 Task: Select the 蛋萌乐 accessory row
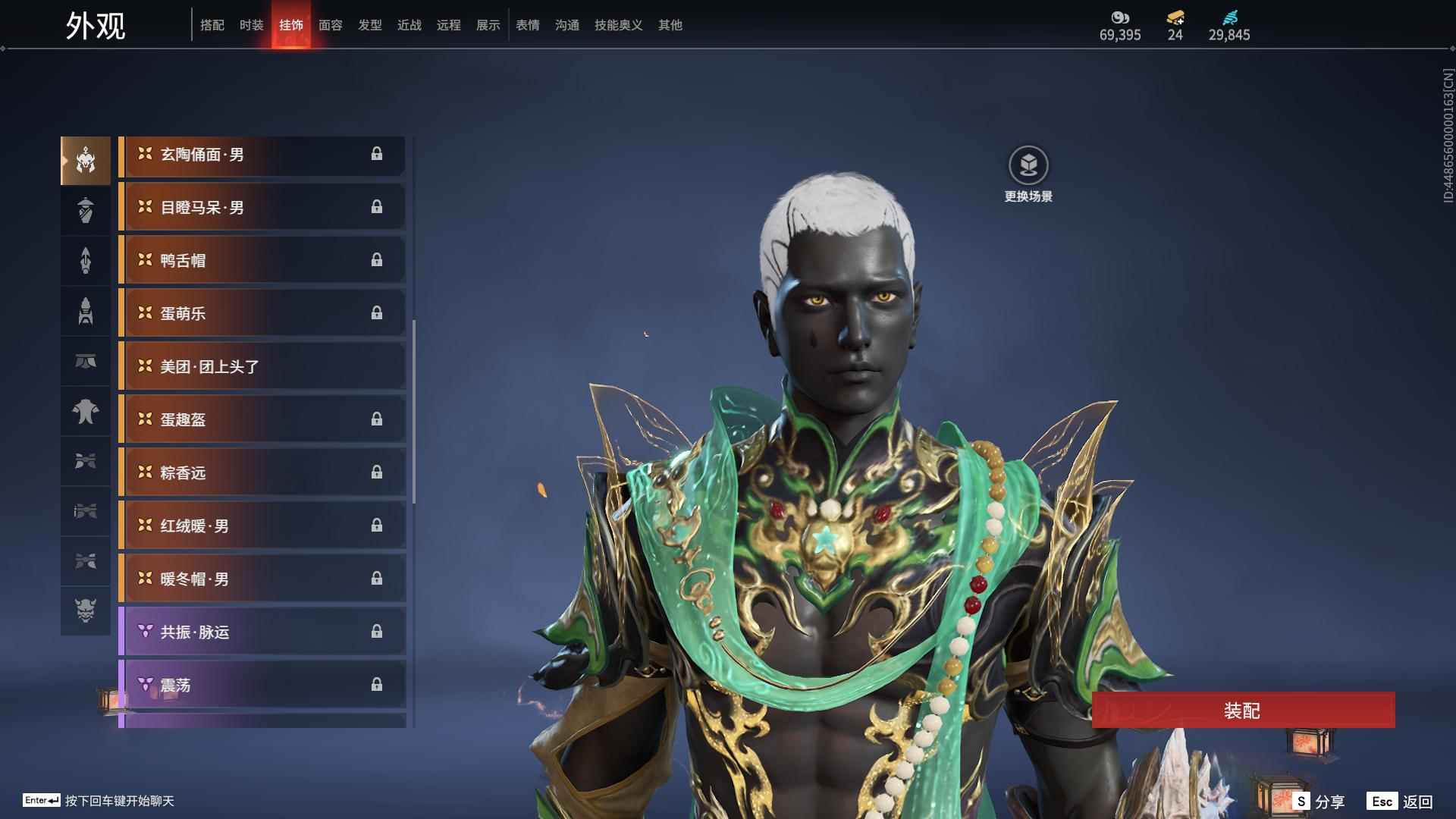[262, 314]
